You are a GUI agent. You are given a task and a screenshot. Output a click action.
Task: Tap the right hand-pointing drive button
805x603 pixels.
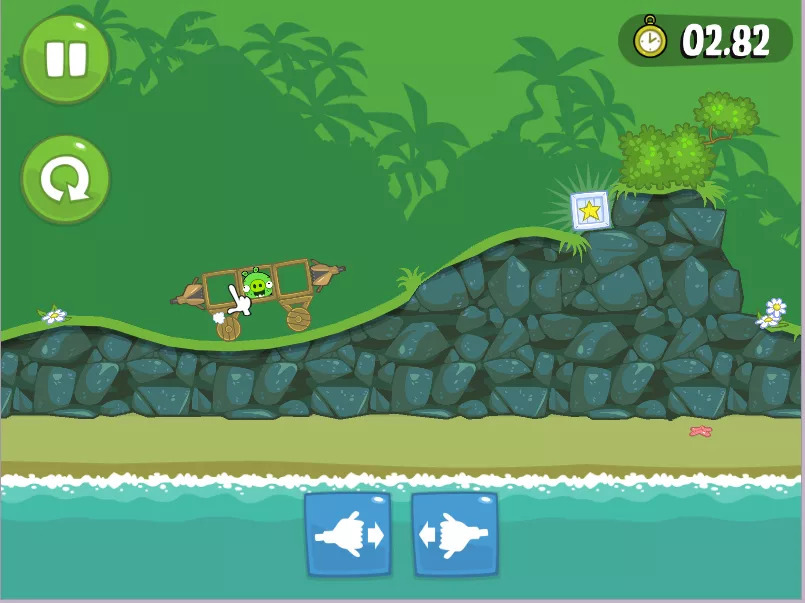(455, 534)
